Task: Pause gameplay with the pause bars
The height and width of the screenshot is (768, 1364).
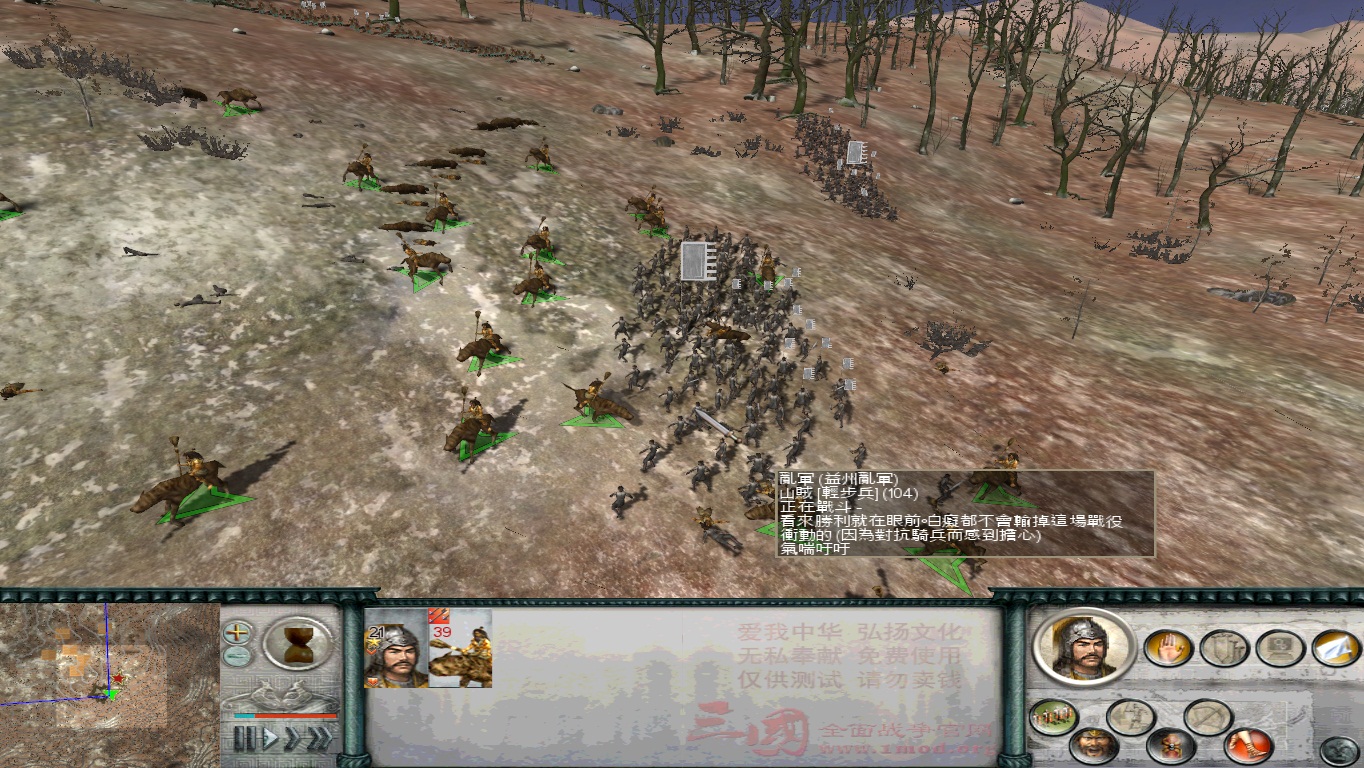Action: pyautogui.click(x=244, y=737)
